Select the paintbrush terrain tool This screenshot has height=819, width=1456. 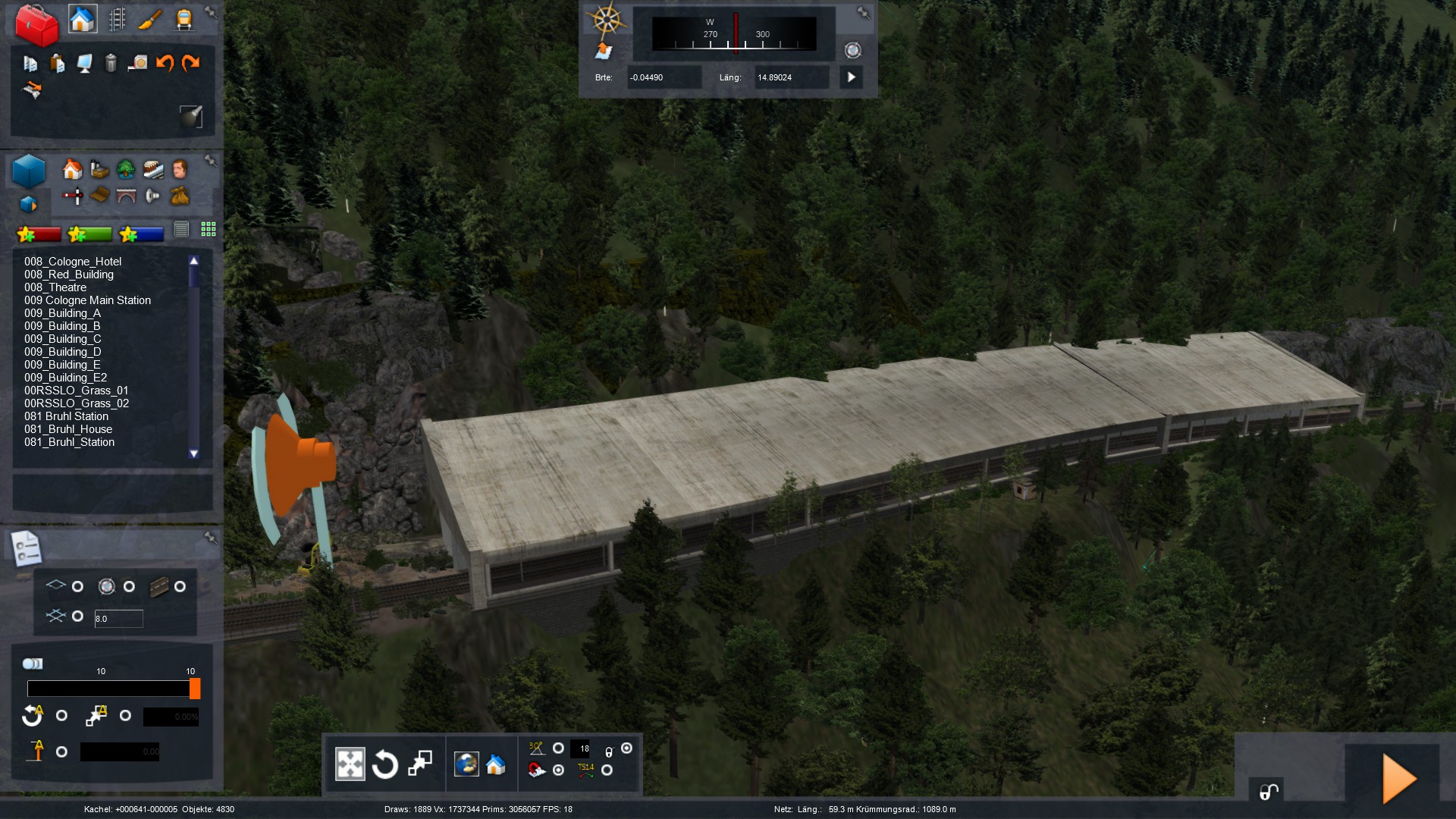click(150, 19)
